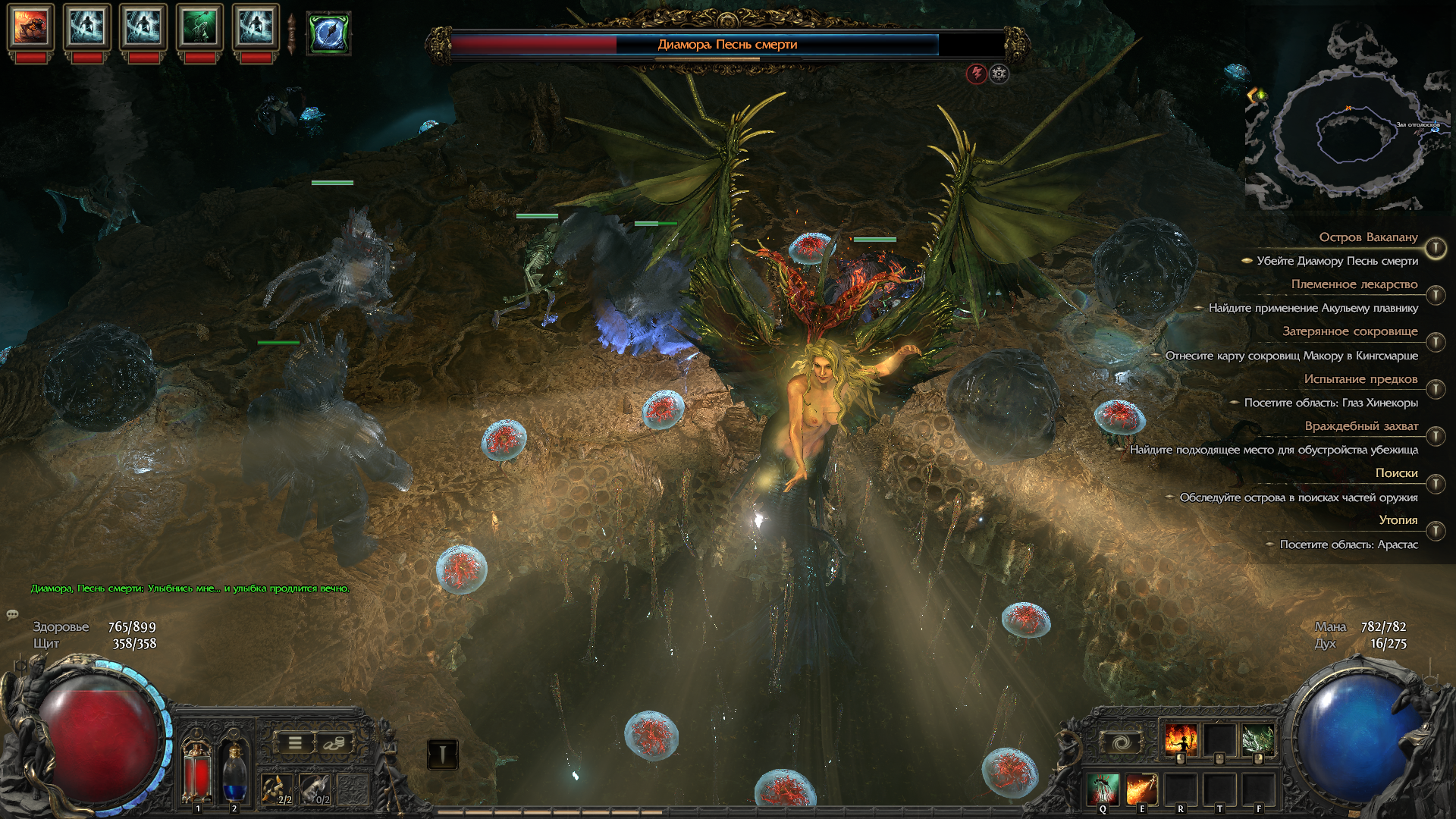Open the menu via three-lines button
1456x819 pixels.
pos(295,743)
